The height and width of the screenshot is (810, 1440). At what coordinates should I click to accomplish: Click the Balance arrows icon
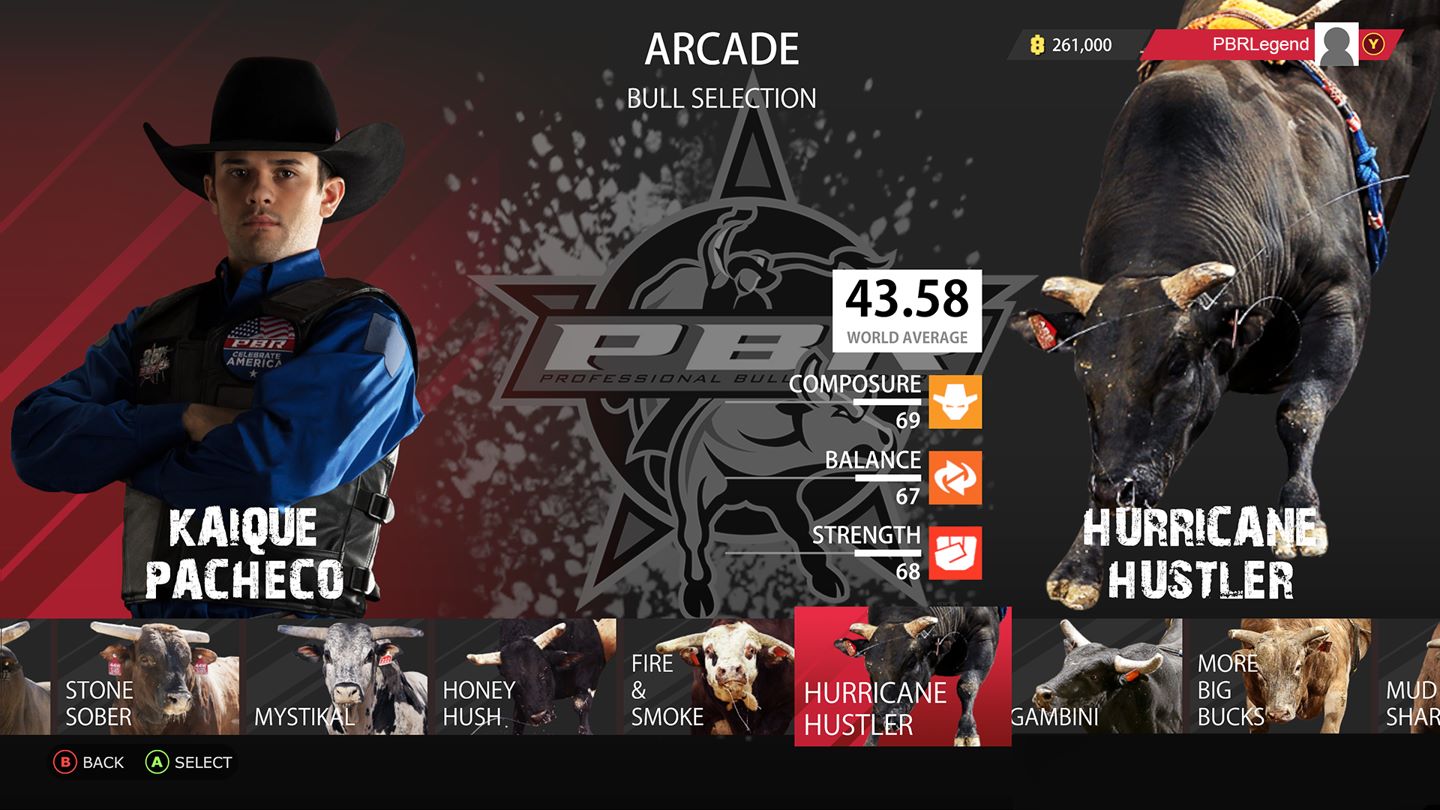tap(953, 478)
